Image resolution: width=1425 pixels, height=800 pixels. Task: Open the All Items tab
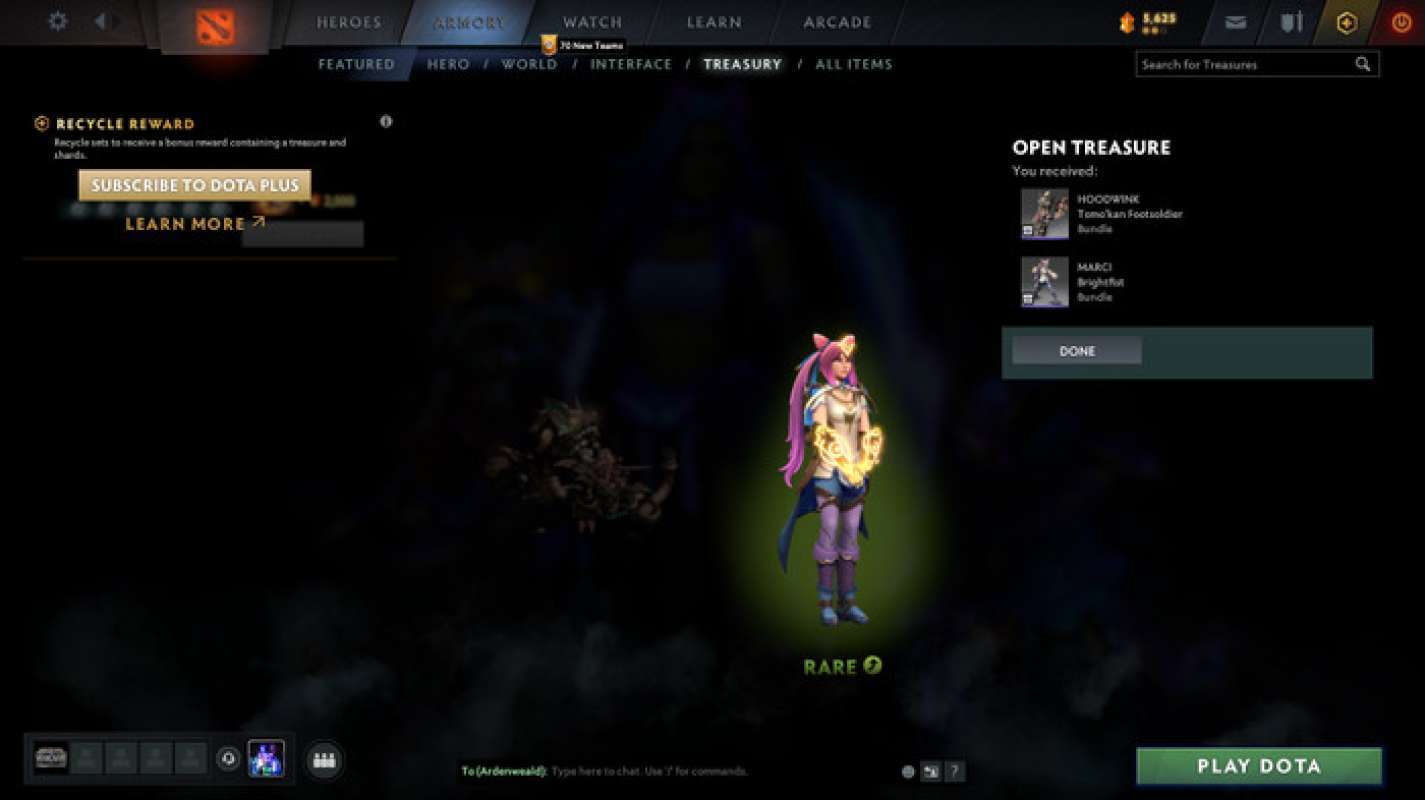tap(854, 63)
